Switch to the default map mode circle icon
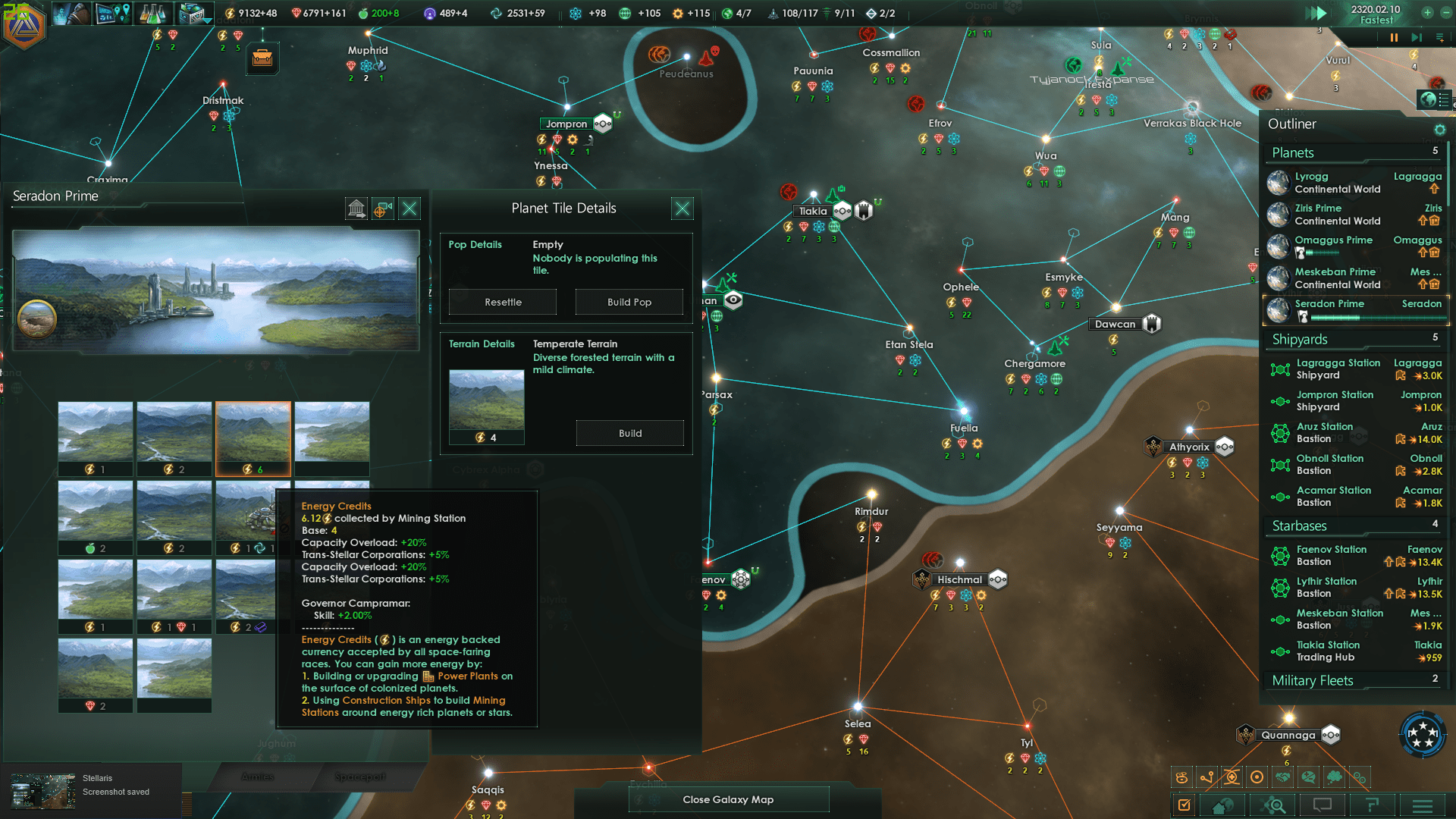Screen dimensions: 1456x819 tap(1257, 777)
